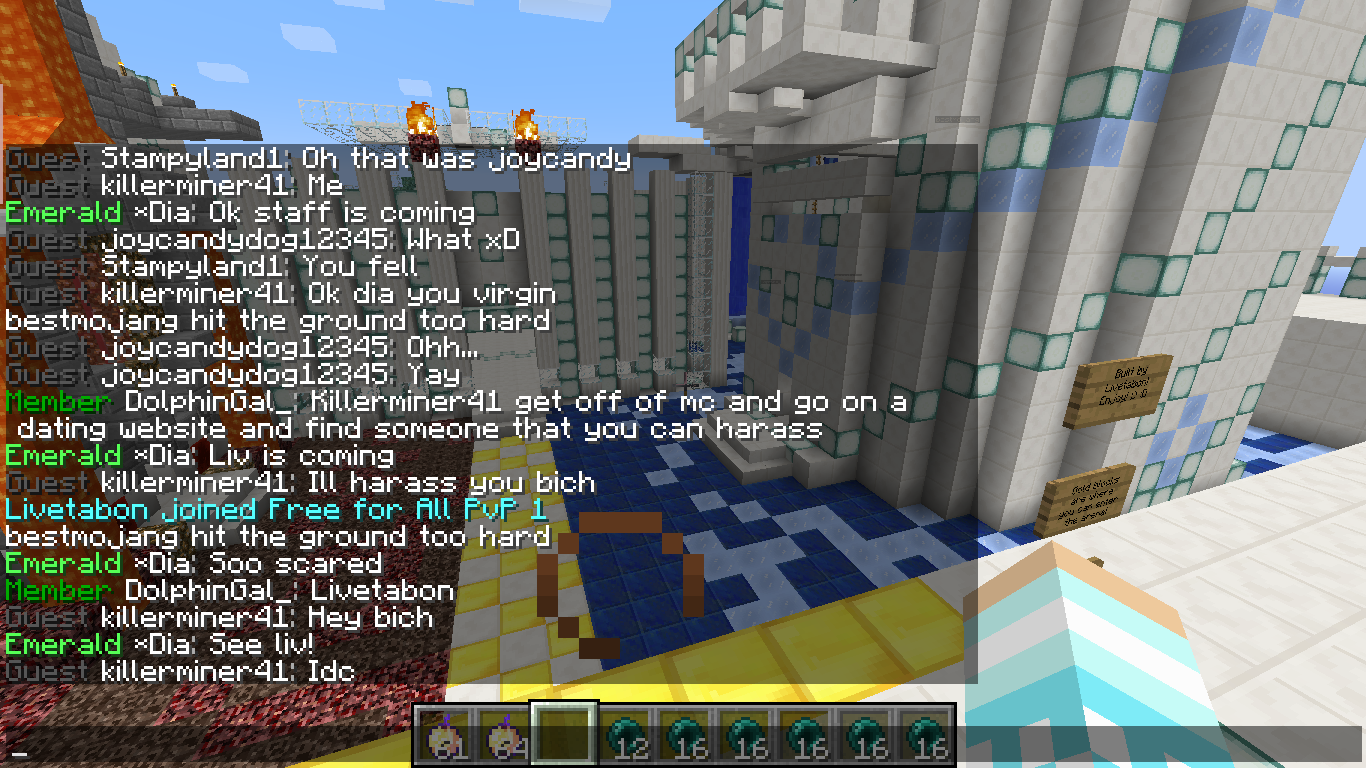The image size is (1366, 768).
Task: Click DolphinGal_'s 'Livetabon' chat message
Action: click(230, 590)
